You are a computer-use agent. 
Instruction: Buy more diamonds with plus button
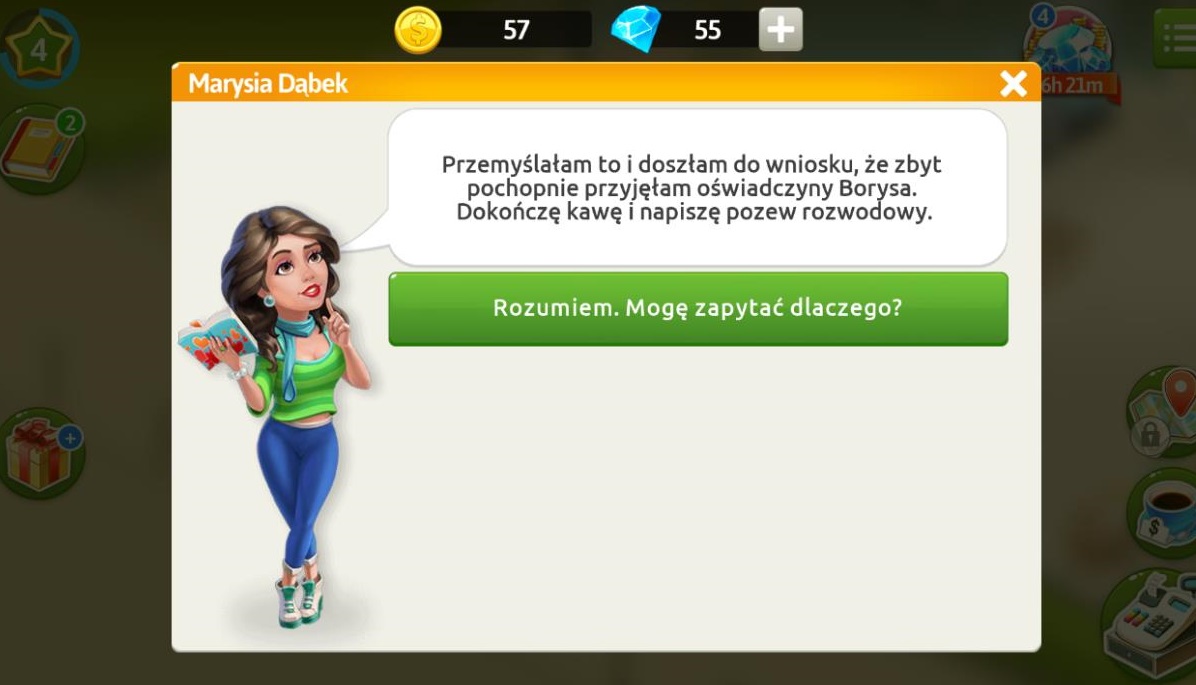[780, 30]
